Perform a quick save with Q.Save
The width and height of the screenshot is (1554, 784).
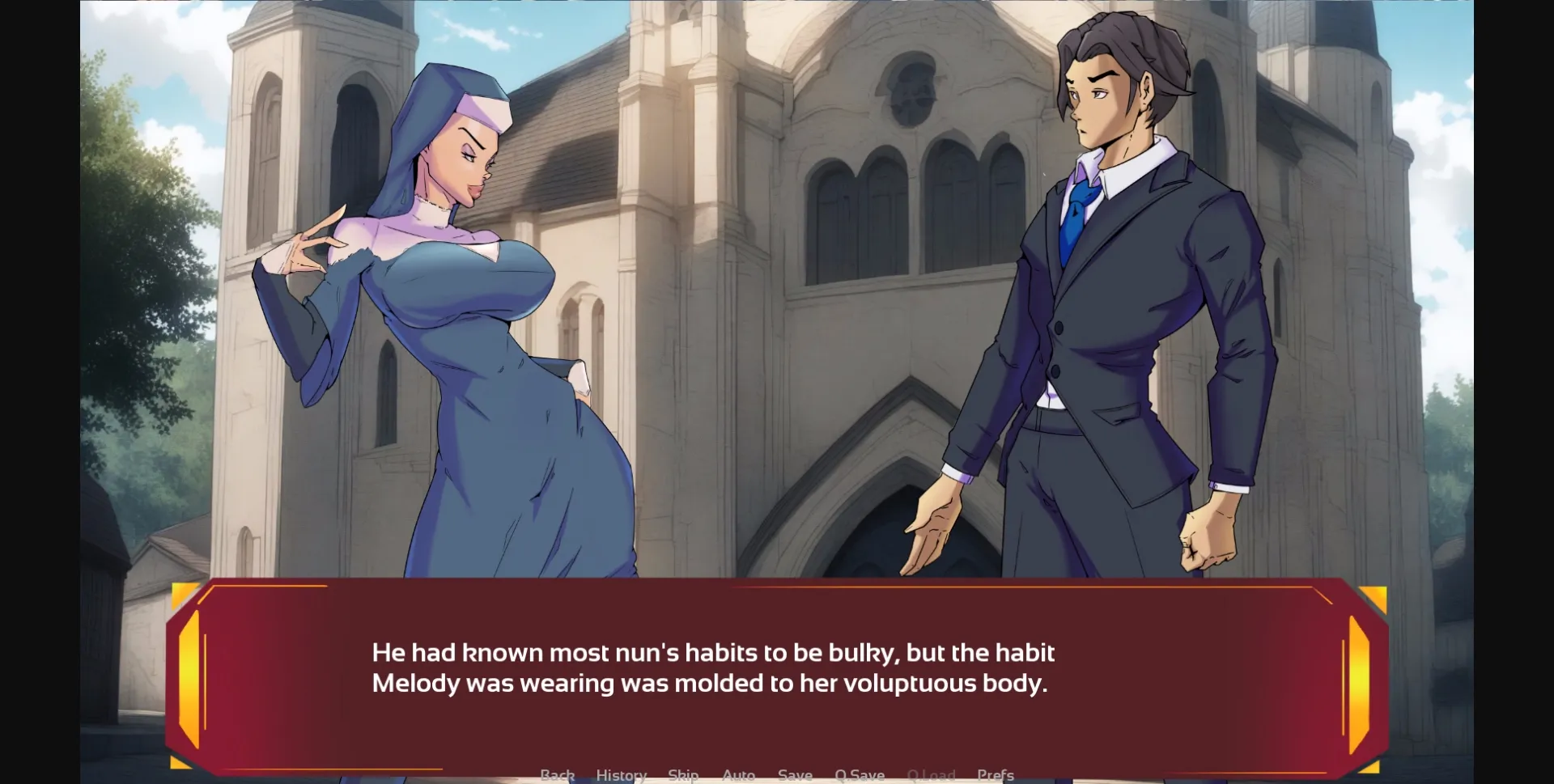(x=860, y=774)
